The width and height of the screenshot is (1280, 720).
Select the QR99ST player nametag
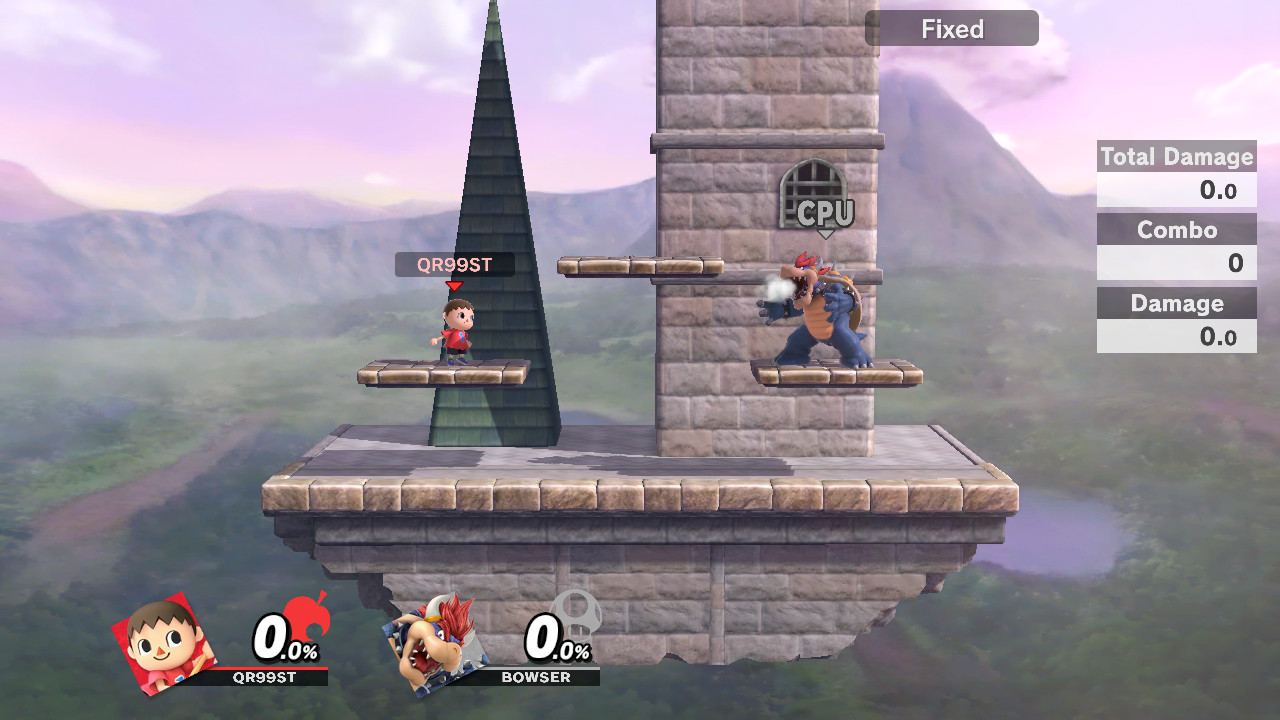tap(456, 265)
